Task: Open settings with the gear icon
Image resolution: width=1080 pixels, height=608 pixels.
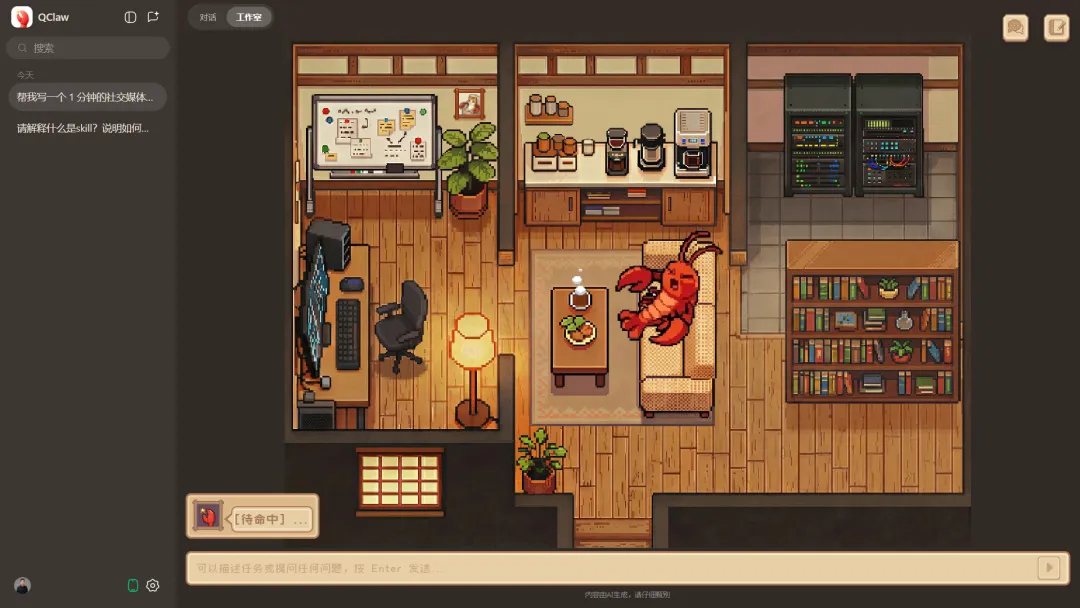Action: (153, 585)
